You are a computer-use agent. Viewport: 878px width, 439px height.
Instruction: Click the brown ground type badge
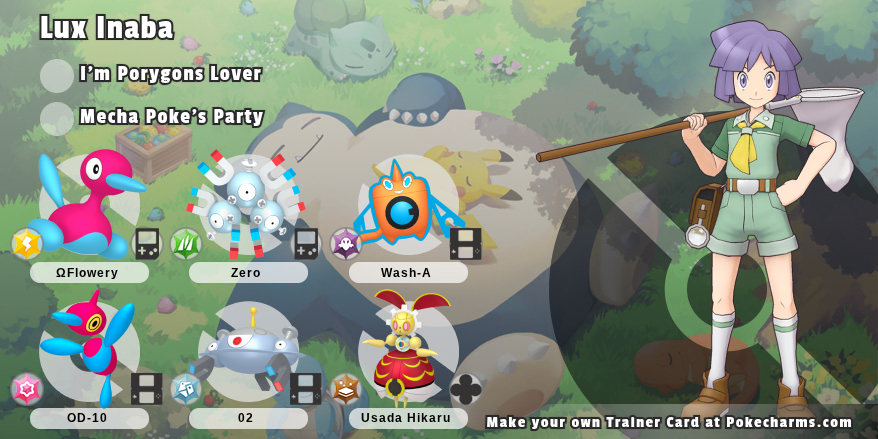coord(346,389)
